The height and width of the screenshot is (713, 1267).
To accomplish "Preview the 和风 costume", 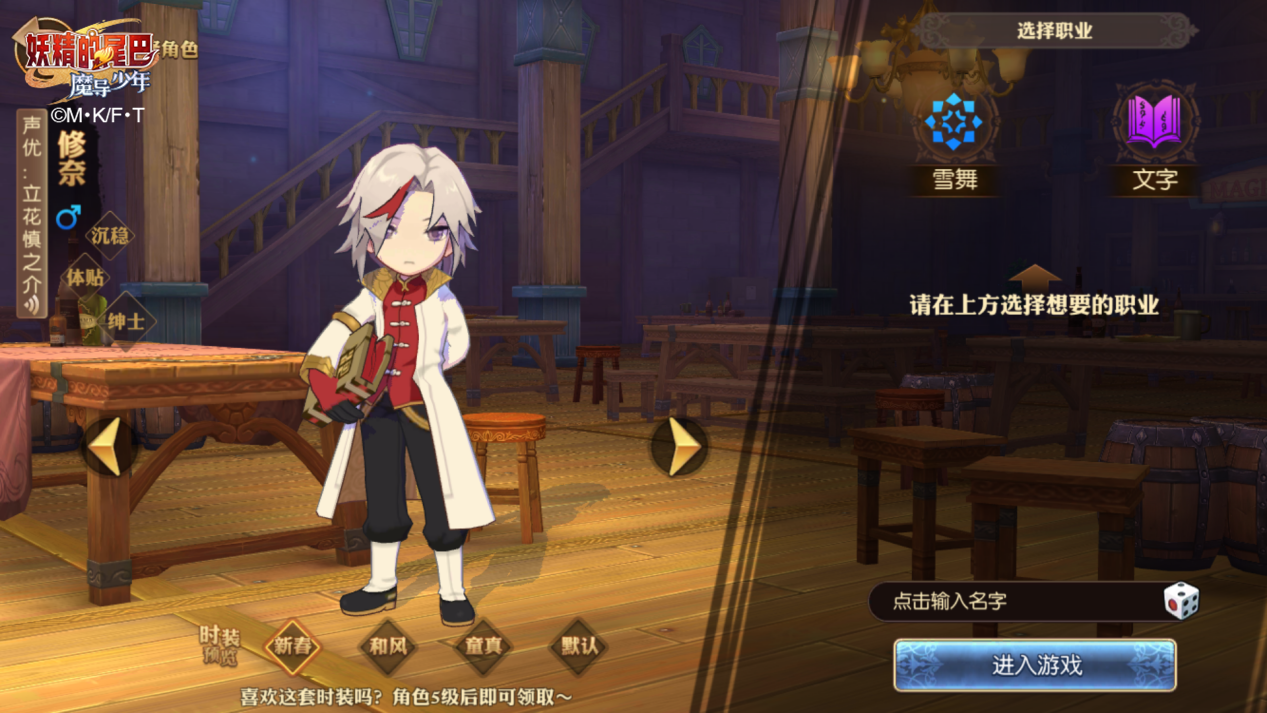I will [x=388, y=646].
